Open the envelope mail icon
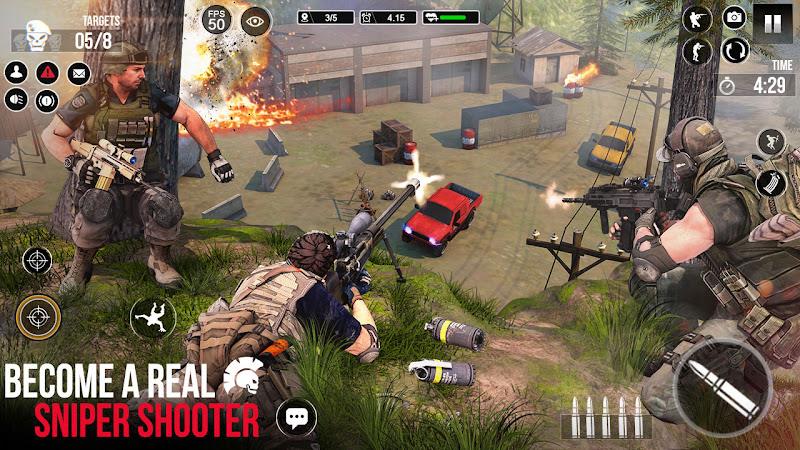The image size is (800, 450). [x=78, y=73]
